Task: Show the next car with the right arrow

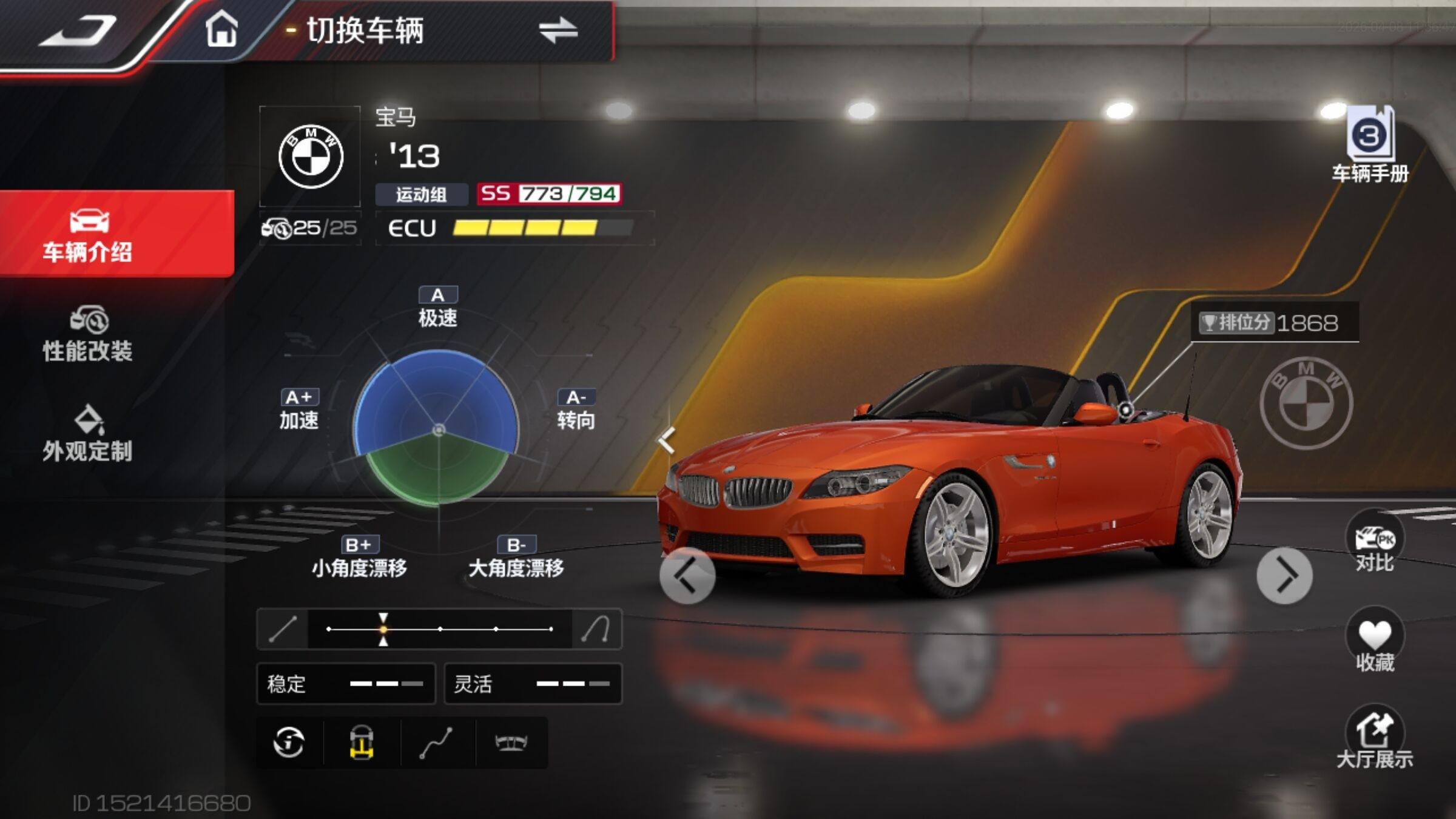Action: click(x=1284, y=576)
